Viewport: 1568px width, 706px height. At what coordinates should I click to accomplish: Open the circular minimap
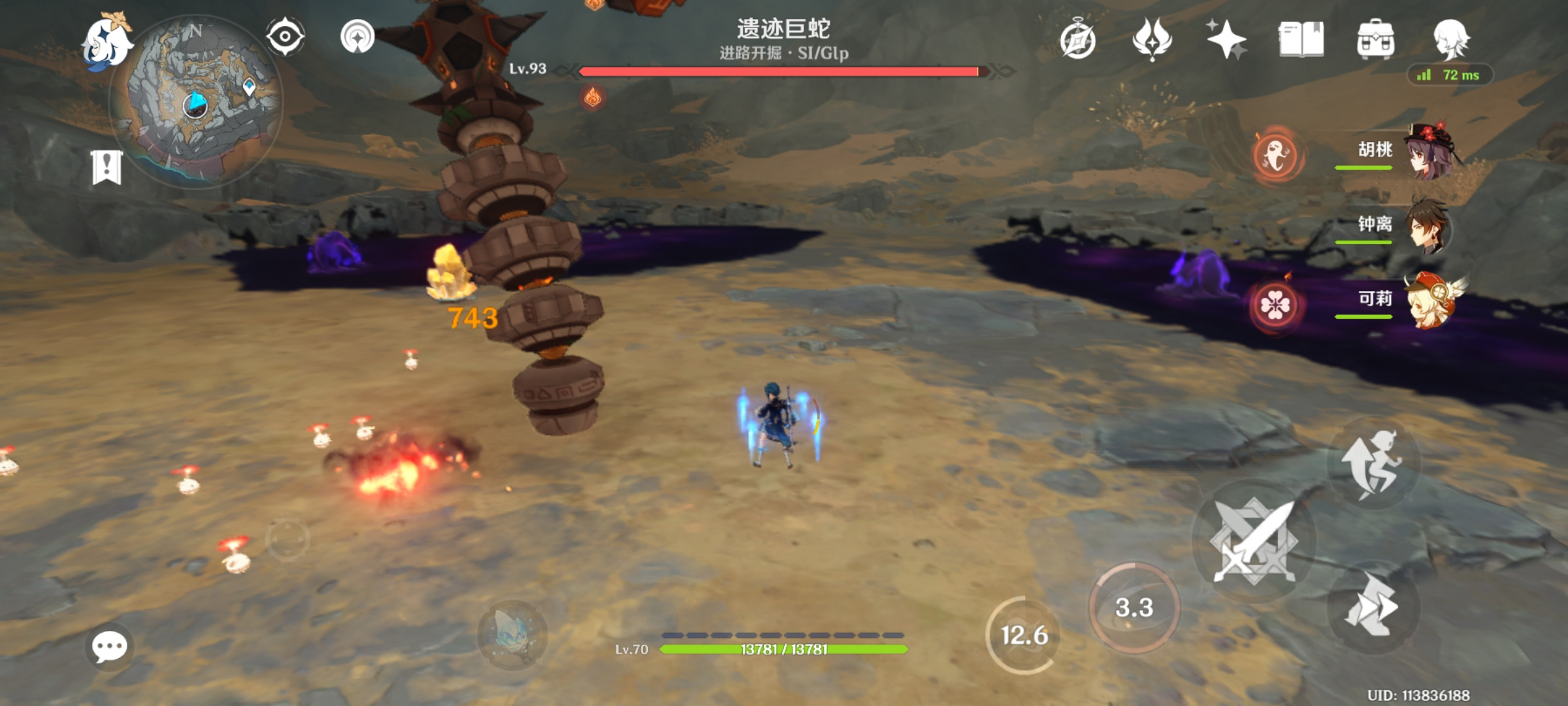point(196,101)
